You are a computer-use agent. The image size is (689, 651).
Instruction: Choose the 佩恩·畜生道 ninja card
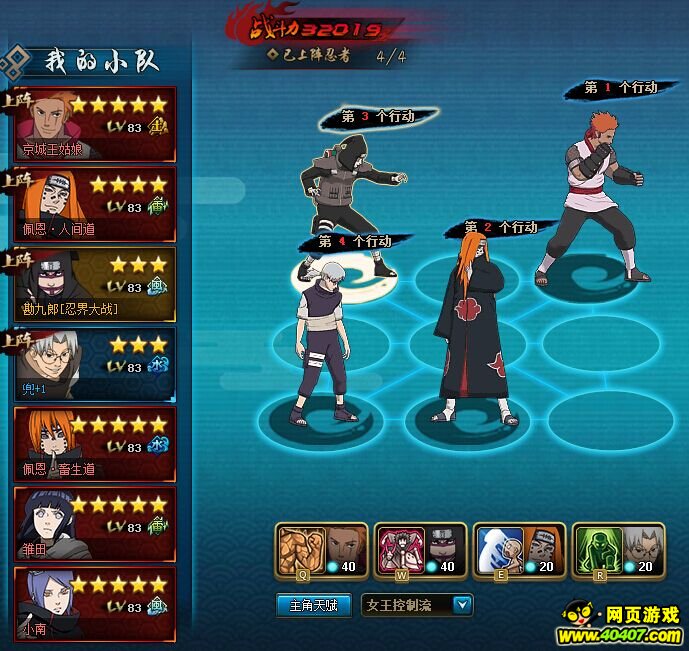pos(95,445)
